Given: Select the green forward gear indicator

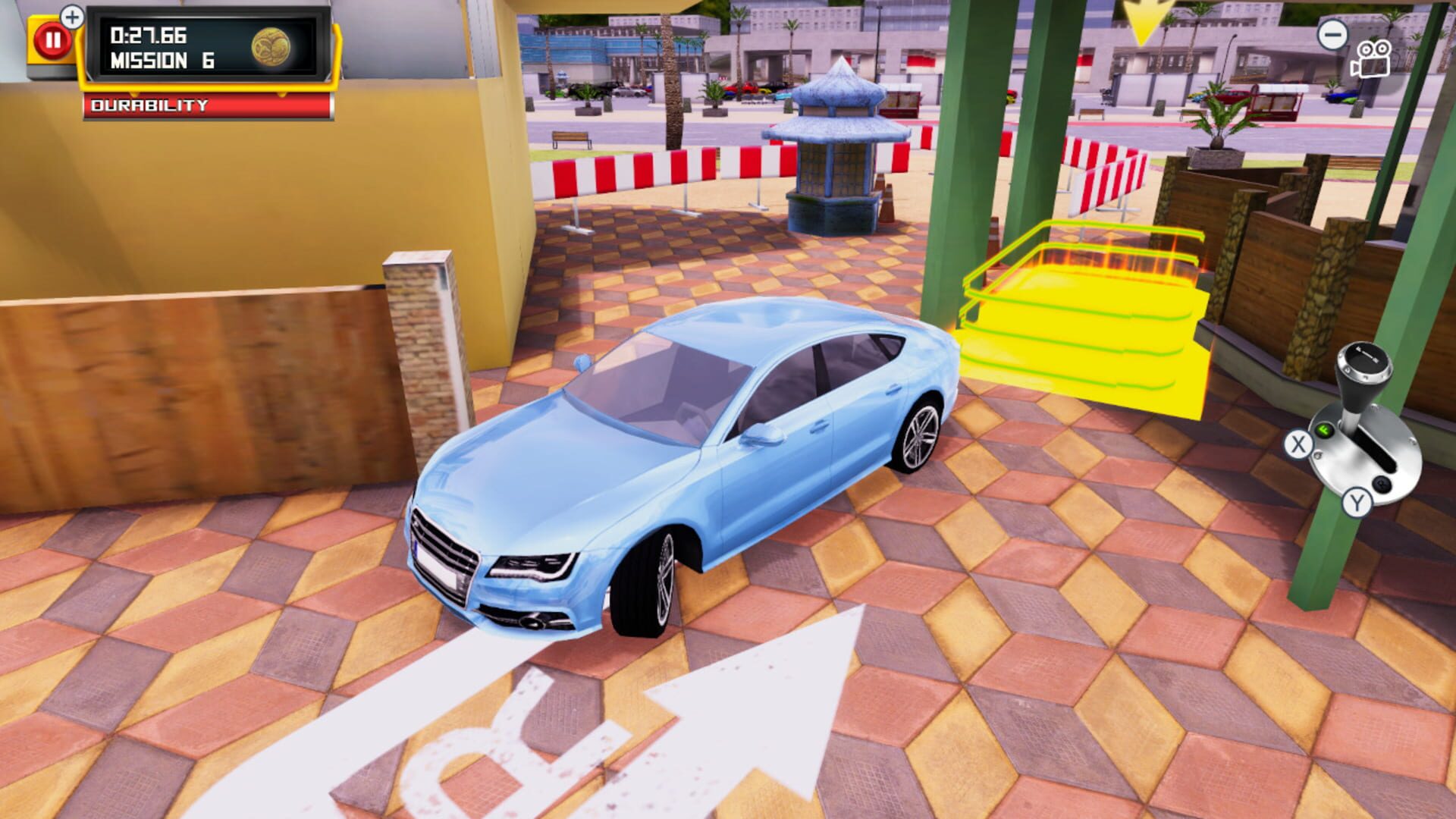Looking at the screenshot, I should 1323,431.
